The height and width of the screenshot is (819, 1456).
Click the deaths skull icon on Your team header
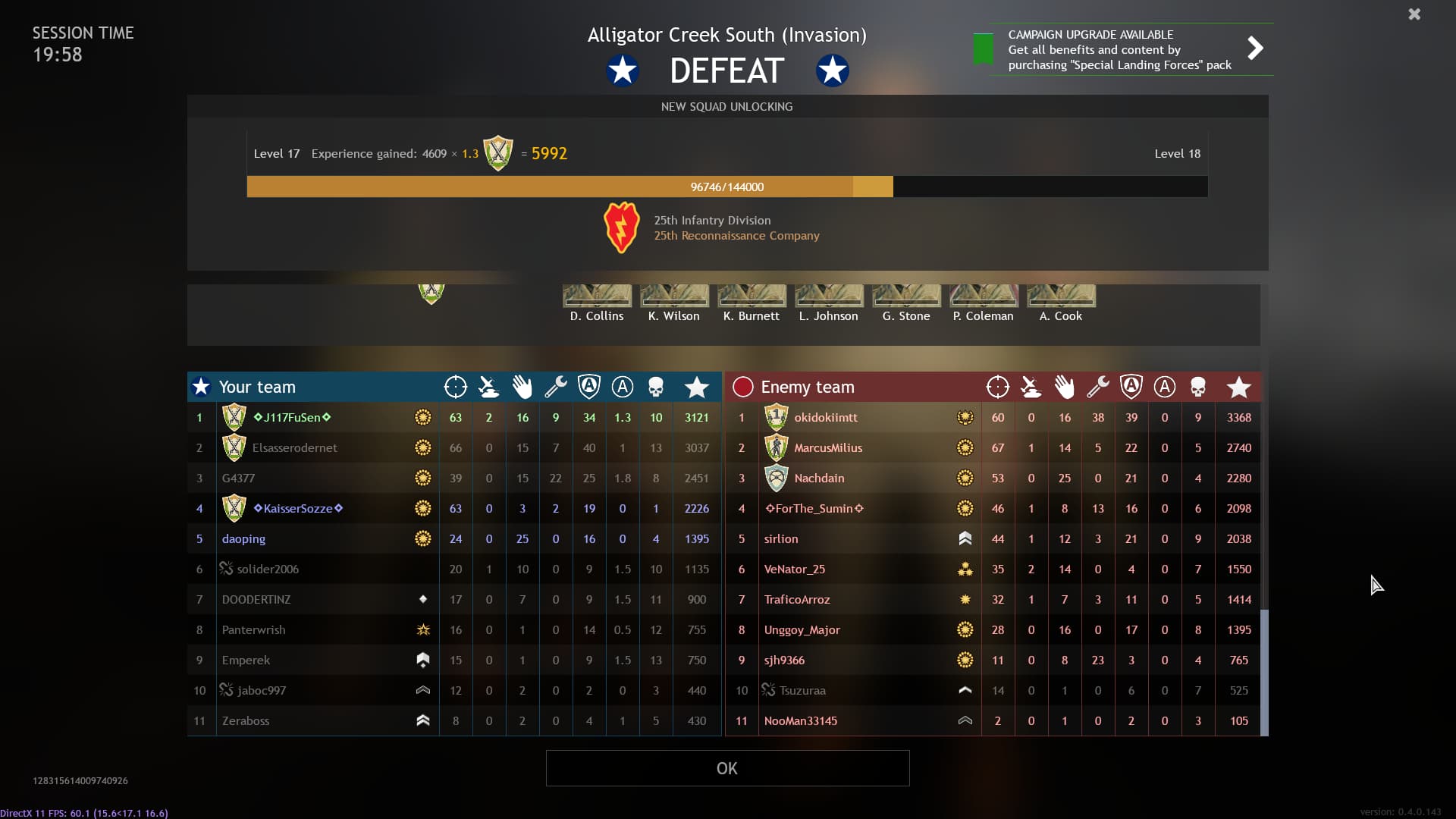(656, 387)
